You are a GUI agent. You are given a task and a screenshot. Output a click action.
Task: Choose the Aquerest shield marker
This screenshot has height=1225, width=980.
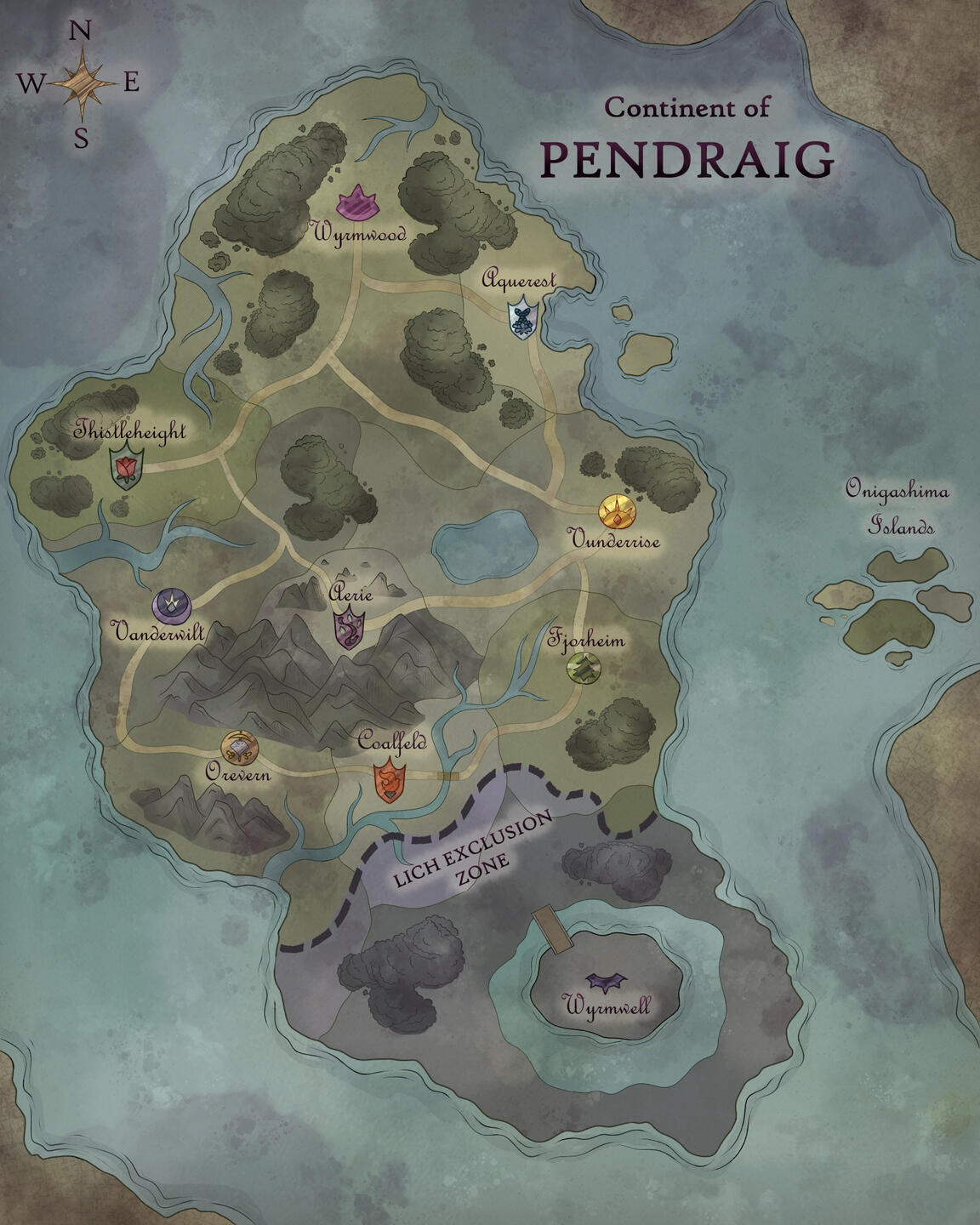[521, 317]
